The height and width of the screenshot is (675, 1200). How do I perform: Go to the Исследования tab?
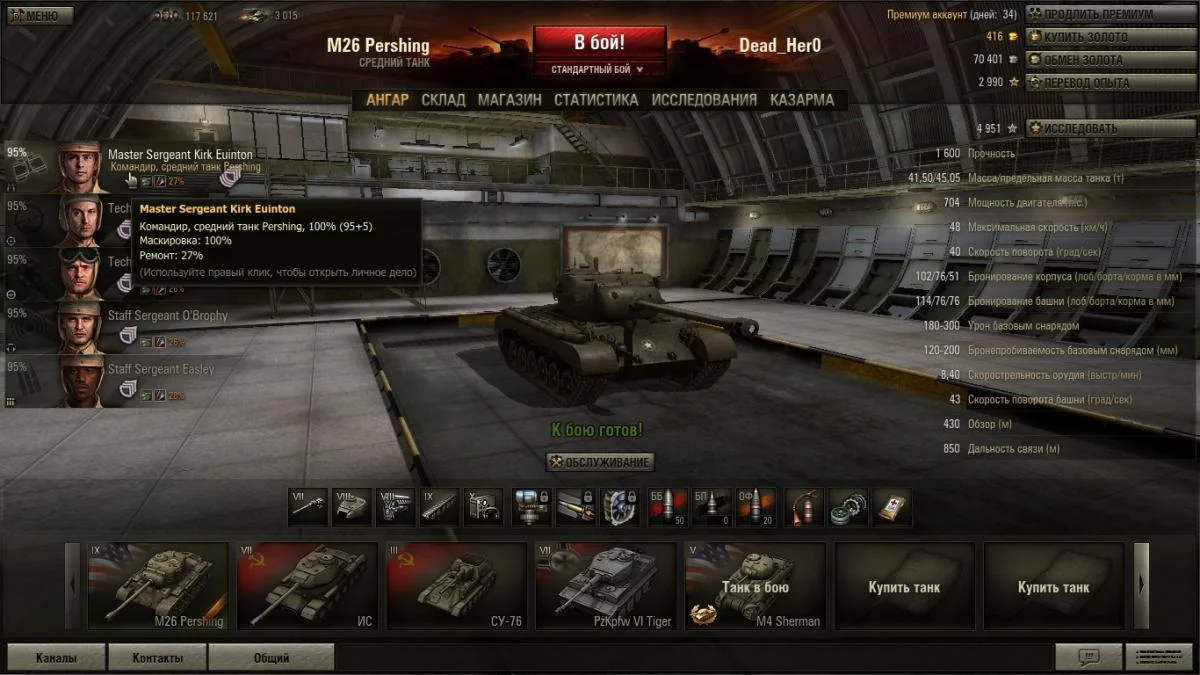[704, 100]
